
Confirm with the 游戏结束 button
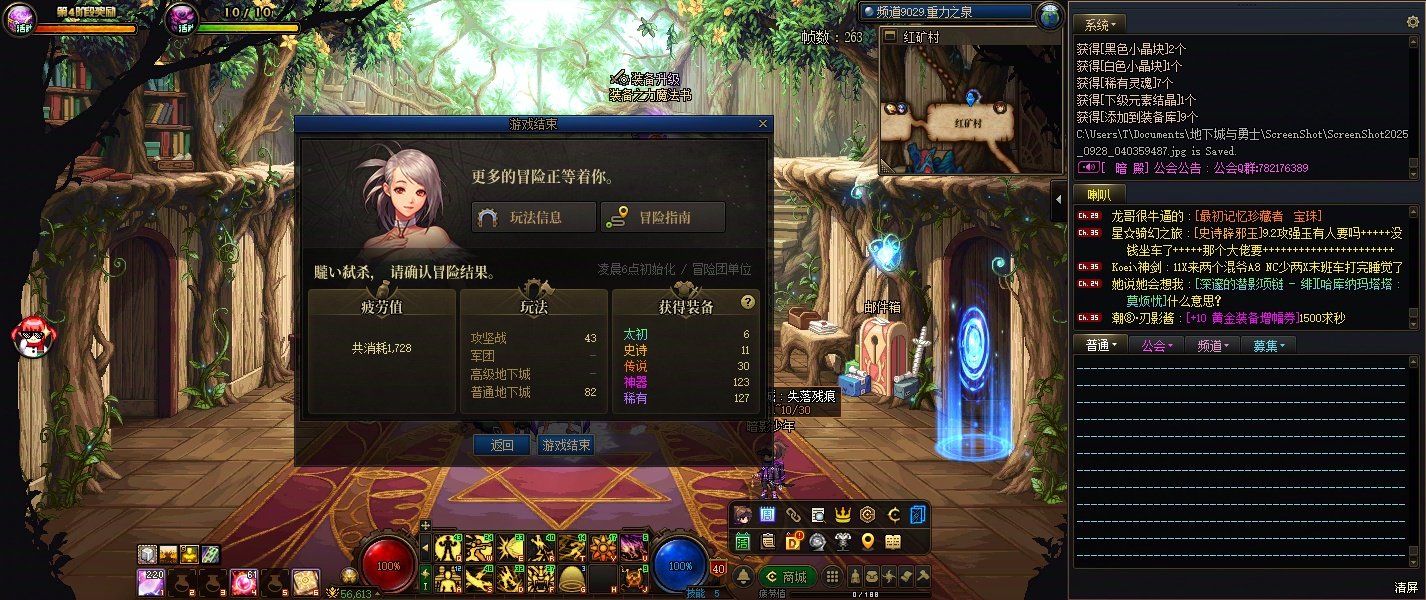(x=565, y=446)
